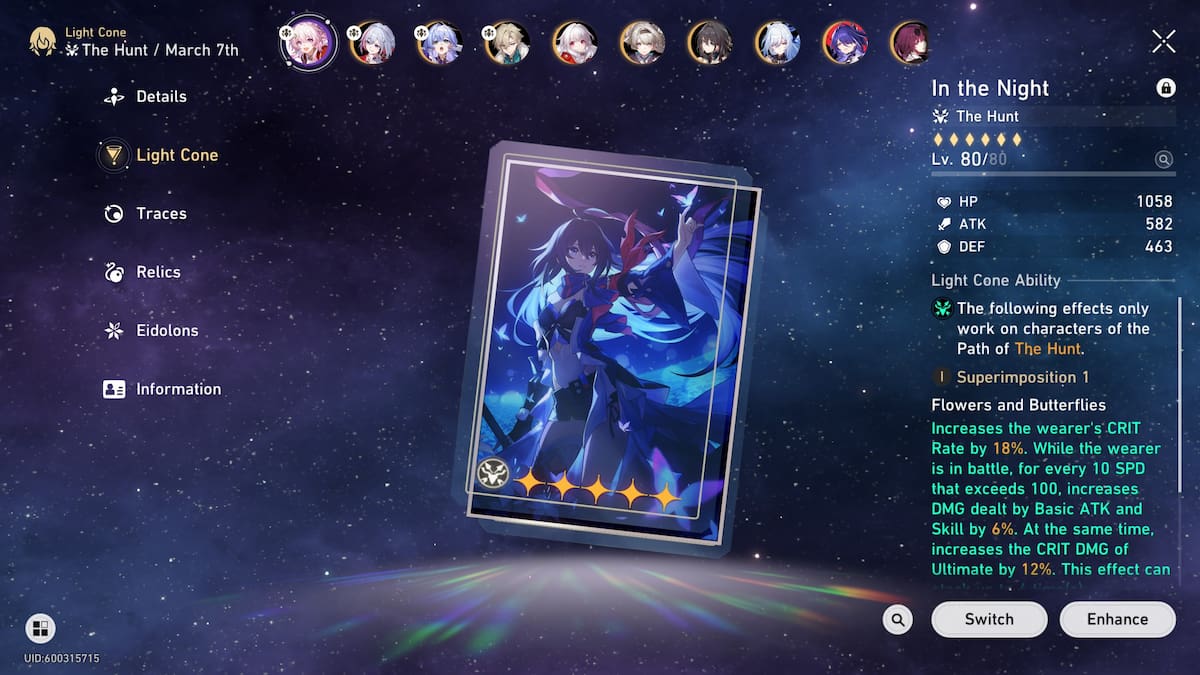Enhance the In the Night Light Cone
The height and width of the screenshot is (675, 1200).
point(1117,619)
